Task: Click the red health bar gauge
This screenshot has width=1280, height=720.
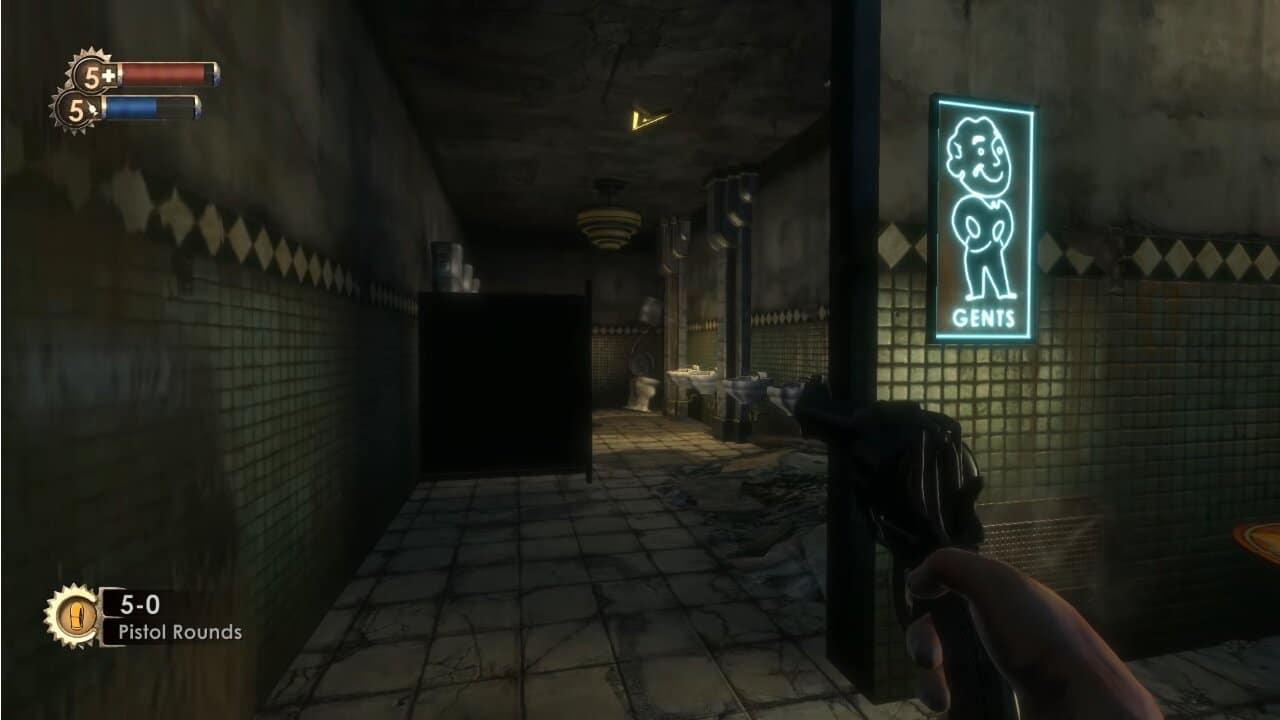Action: tap(165, 72)
